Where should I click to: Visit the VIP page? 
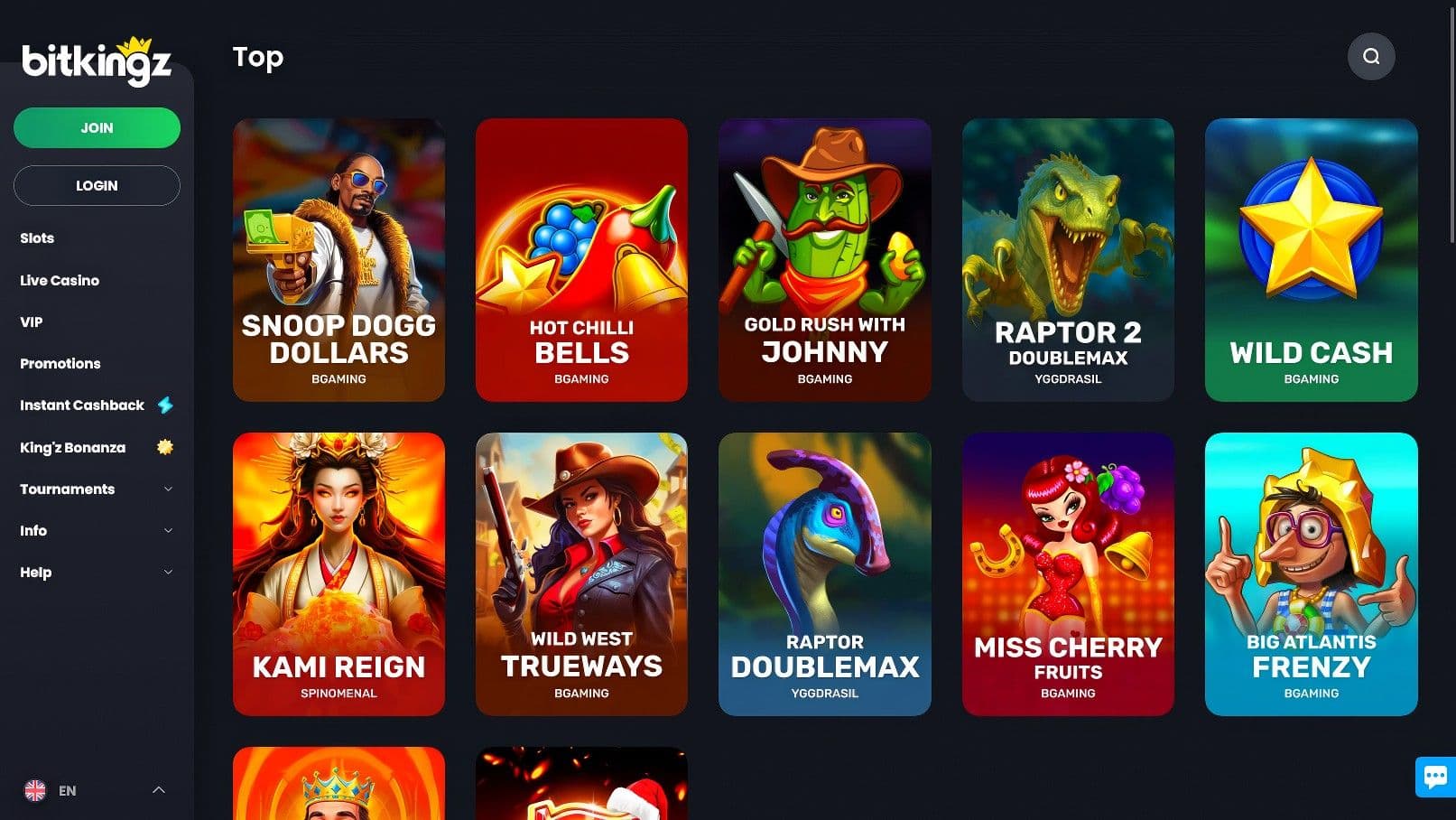click(31, 321)
